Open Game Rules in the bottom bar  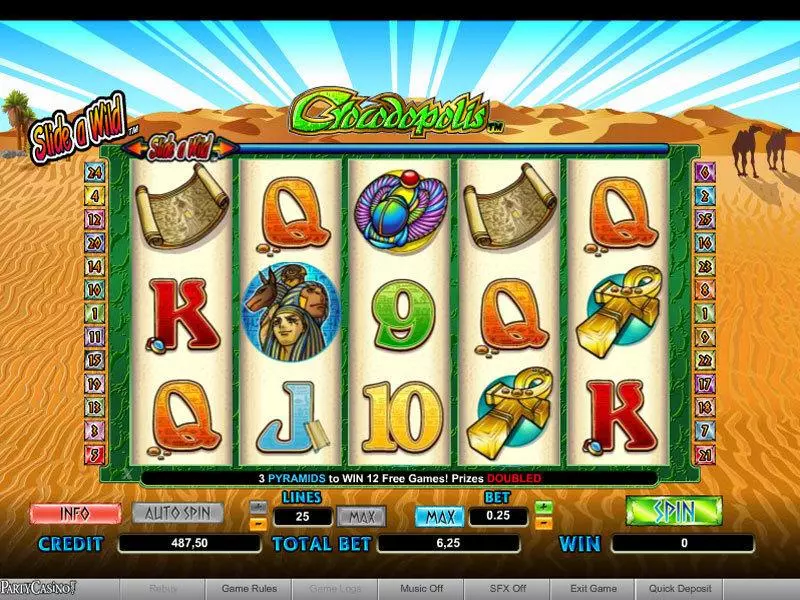click(248, 589)
